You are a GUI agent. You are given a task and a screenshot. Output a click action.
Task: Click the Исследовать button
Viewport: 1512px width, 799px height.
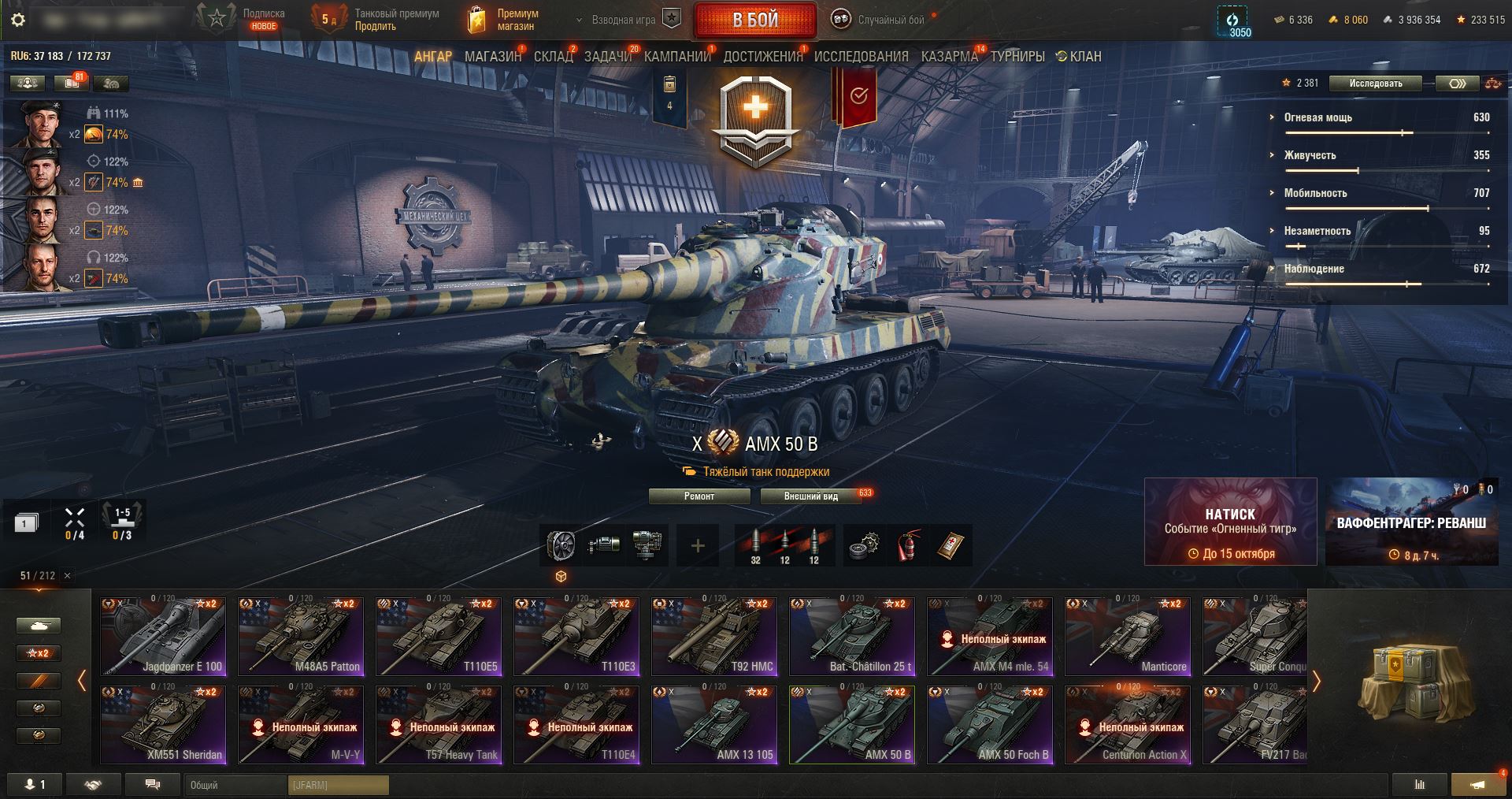tap(1375, 84)
